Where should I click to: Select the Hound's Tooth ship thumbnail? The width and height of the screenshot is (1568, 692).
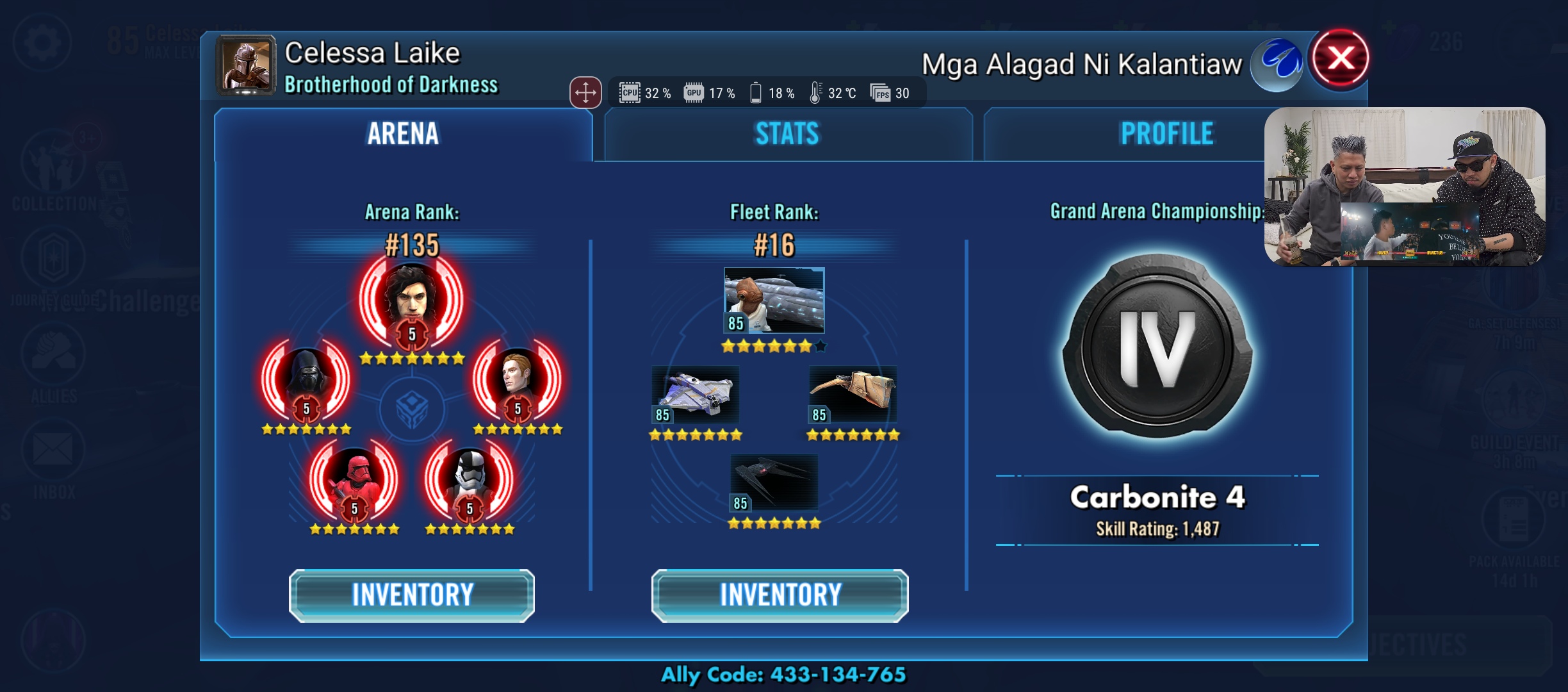click(x=853, y=394)
